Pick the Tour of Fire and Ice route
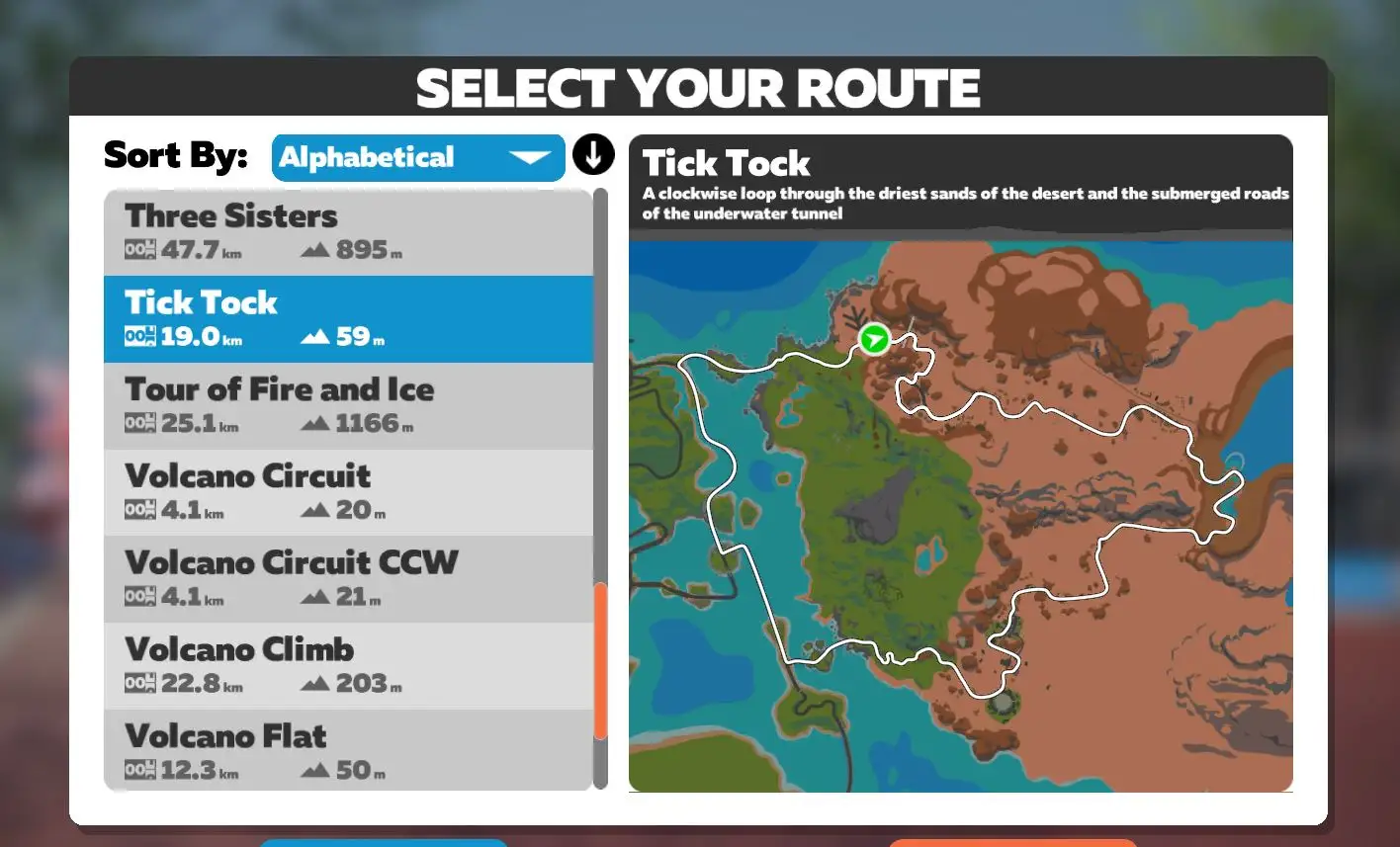This screenshot has height=847, width=1400. (x=348, y=405)
